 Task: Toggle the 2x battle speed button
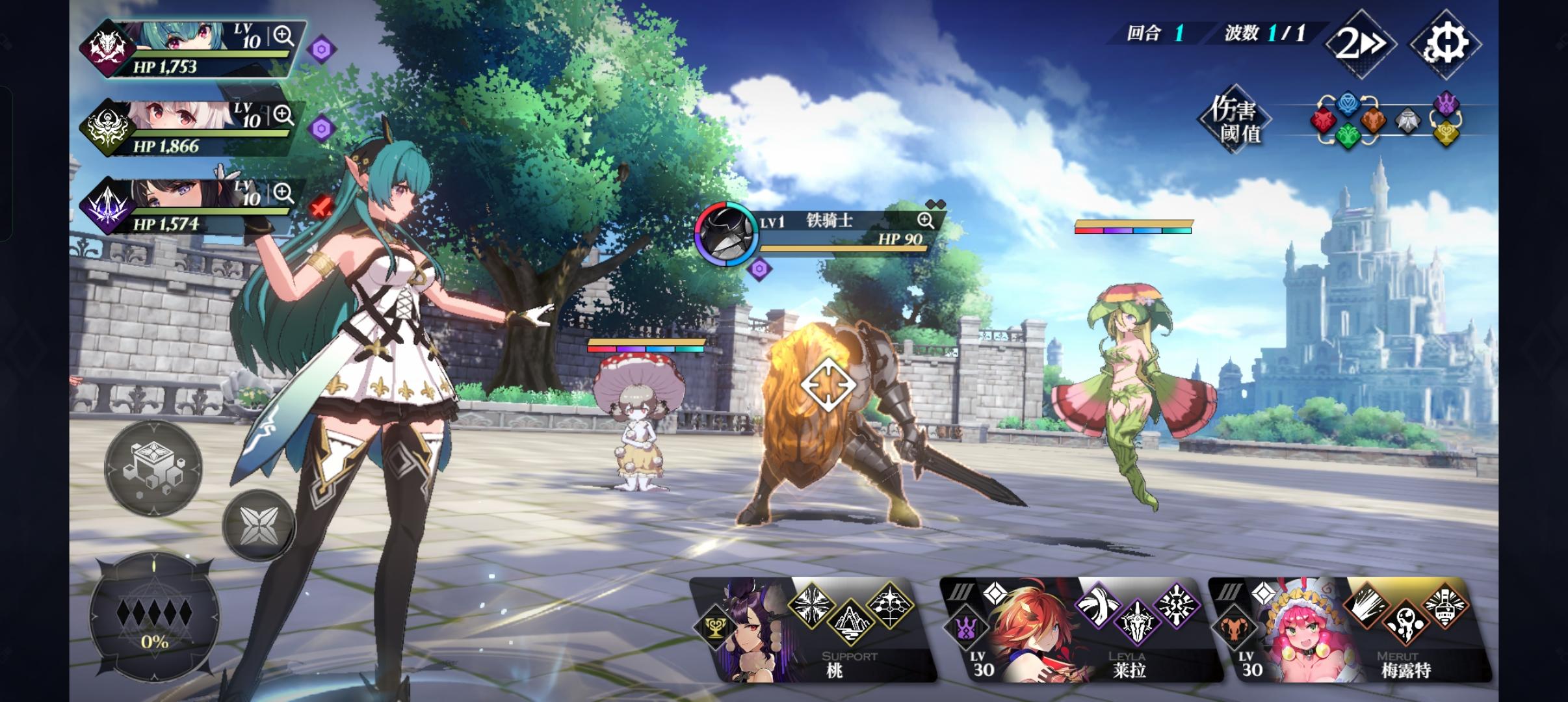1361,44
